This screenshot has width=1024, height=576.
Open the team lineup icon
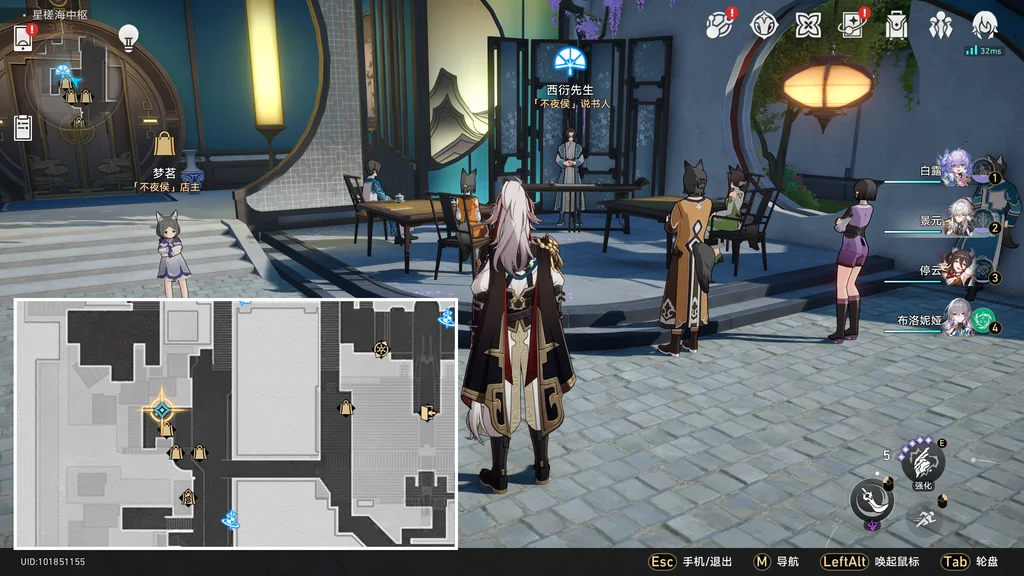pyautogui.click(x=940, y=25)
